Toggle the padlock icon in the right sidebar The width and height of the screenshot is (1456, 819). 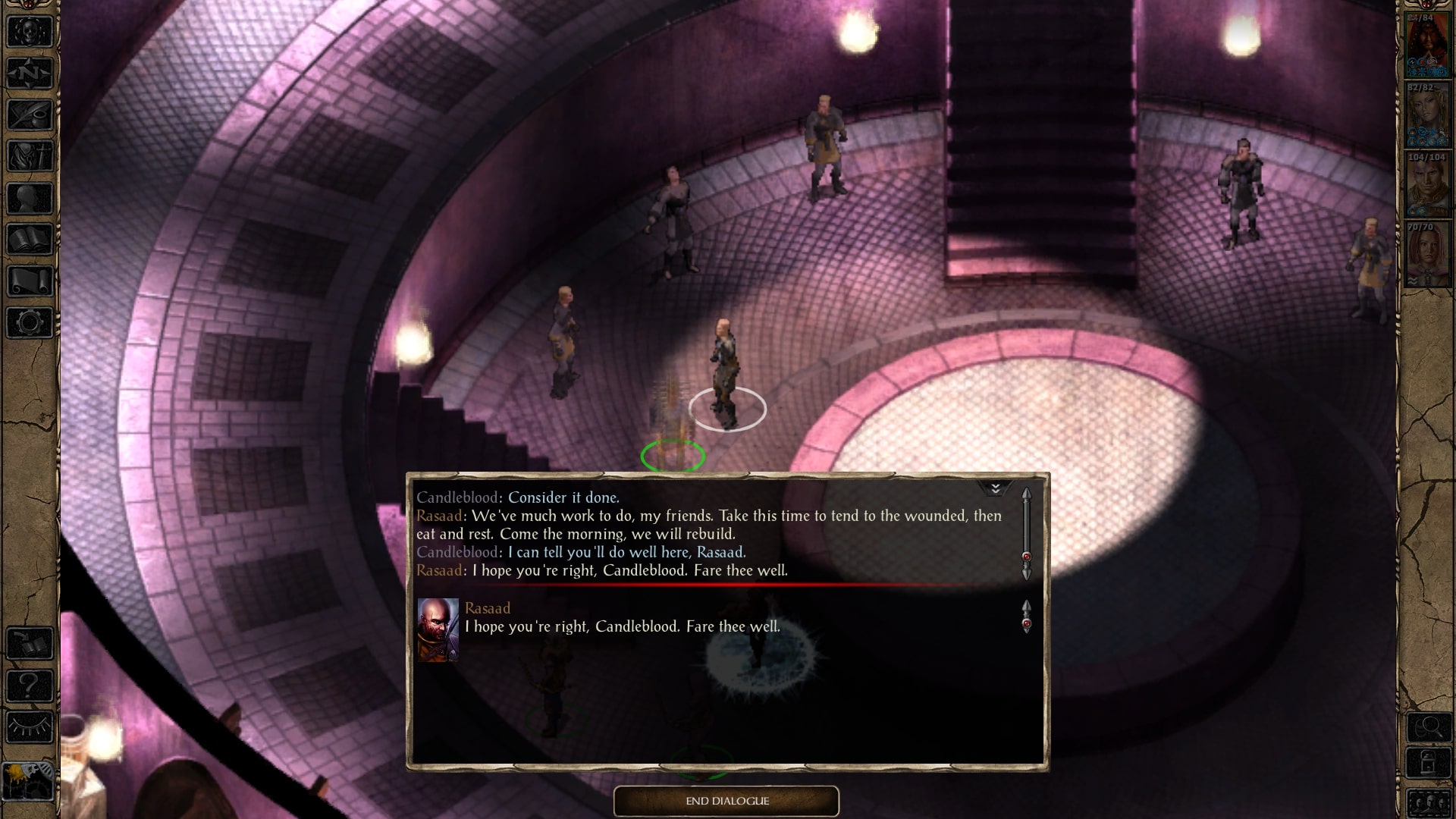[x=1429, y=764]
